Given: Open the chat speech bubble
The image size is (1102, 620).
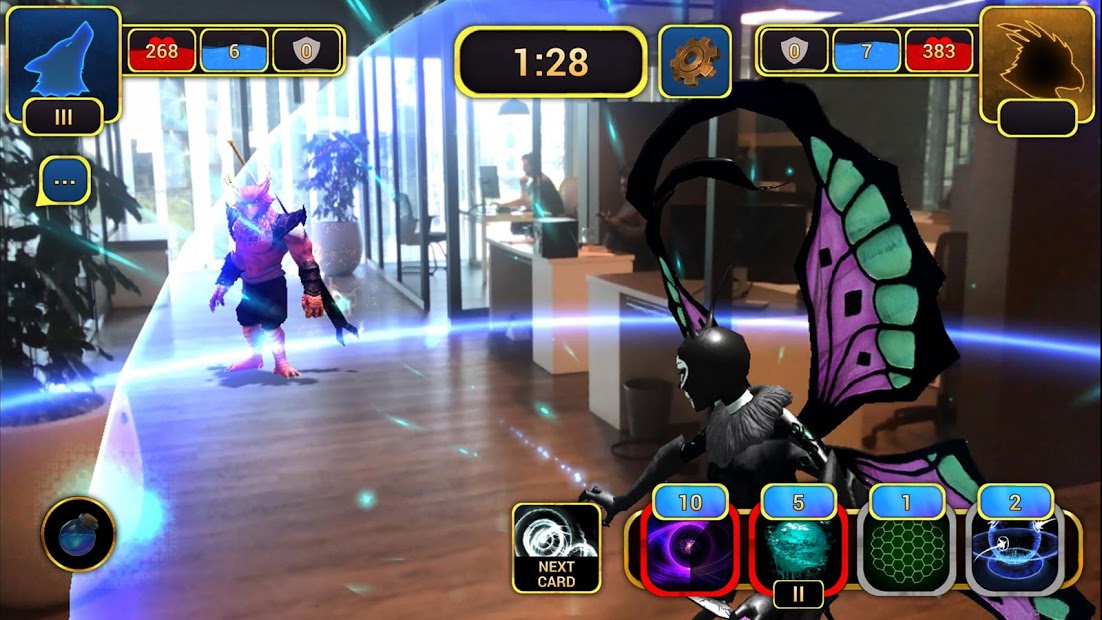Looking at the screenshot, I should (x=65, y=181).
